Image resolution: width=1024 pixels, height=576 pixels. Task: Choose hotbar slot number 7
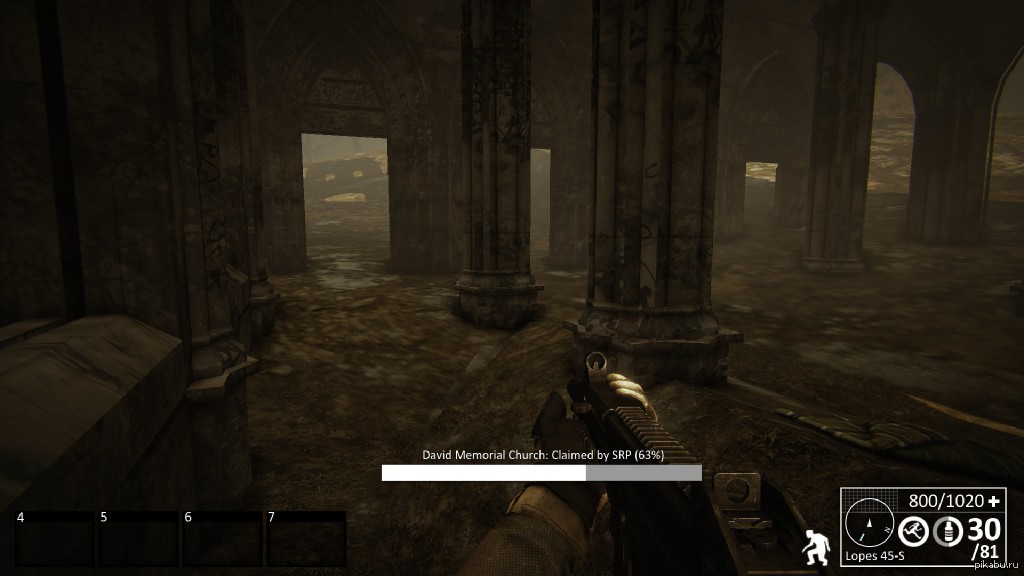click(305, 540)
